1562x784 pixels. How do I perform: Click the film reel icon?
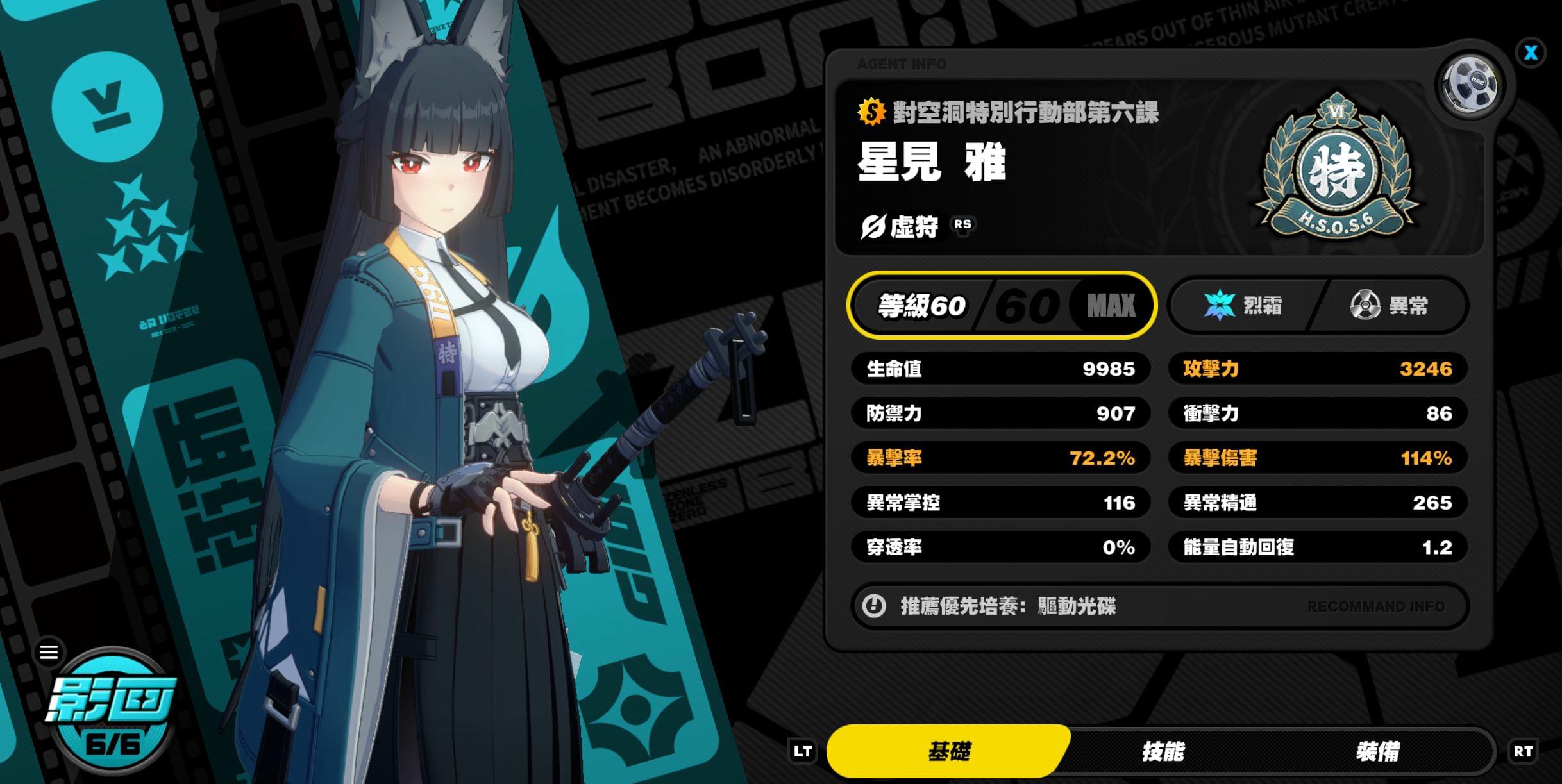[1470, 83]
